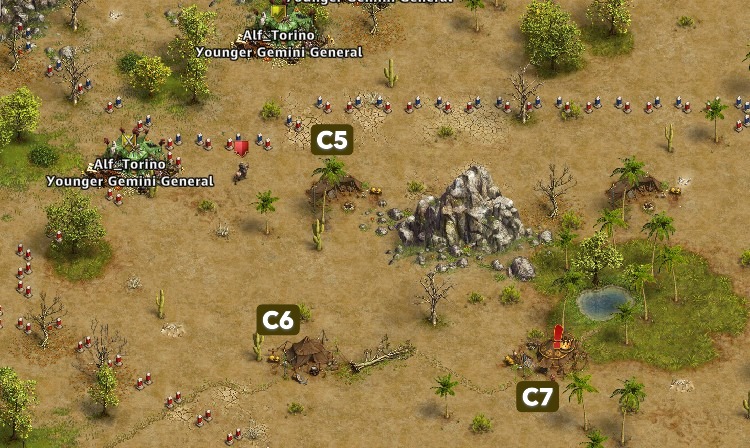Choose the C7 camp marker label
This screenshot has height=448, width=750.
point(537,397)
